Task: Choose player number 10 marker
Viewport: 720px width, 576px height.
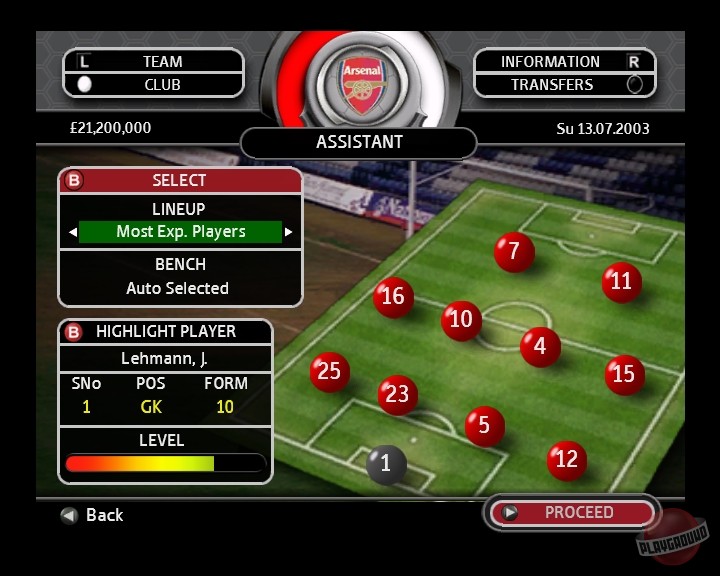Action: tap(461, 320)
